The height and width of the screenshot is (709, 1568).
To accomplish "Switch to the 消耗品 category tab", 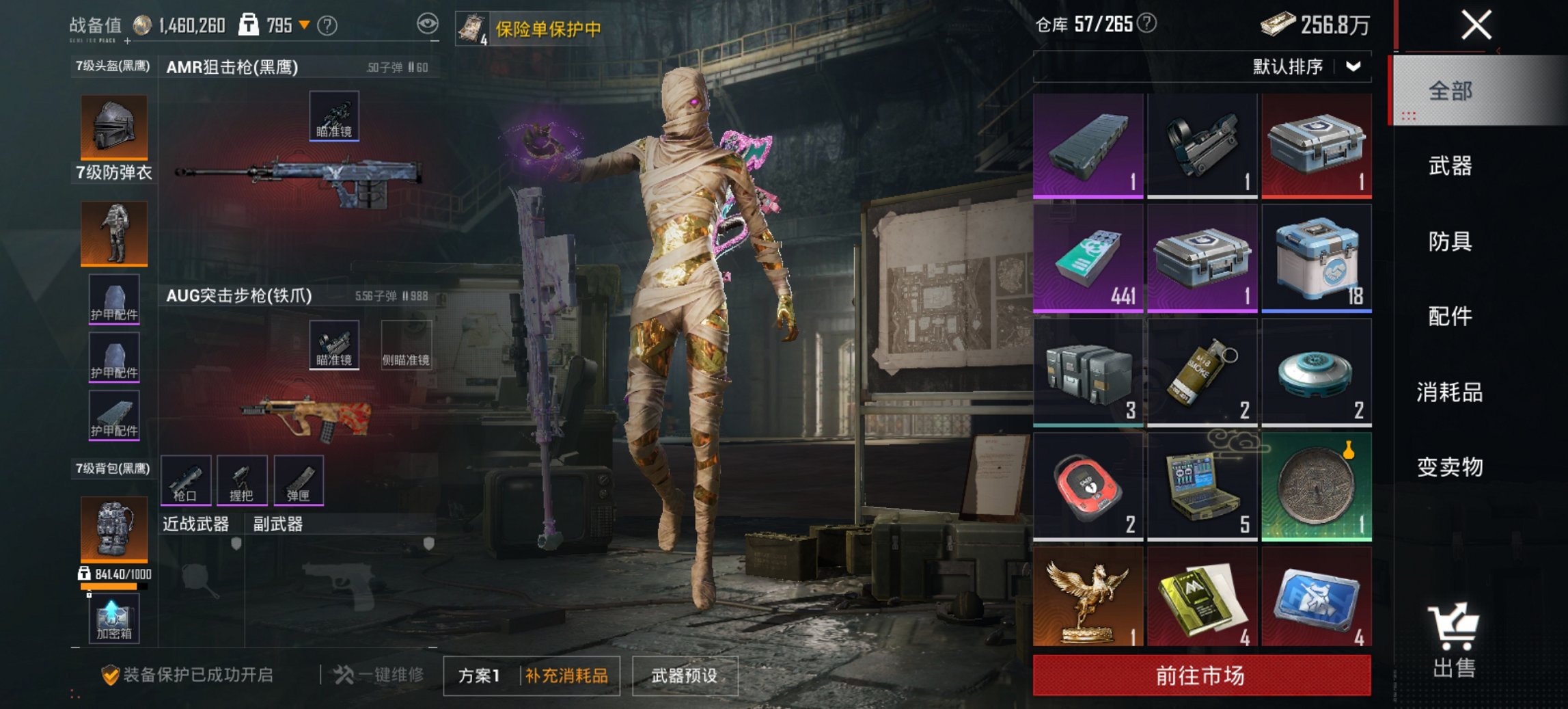I will coord(1450,390).
